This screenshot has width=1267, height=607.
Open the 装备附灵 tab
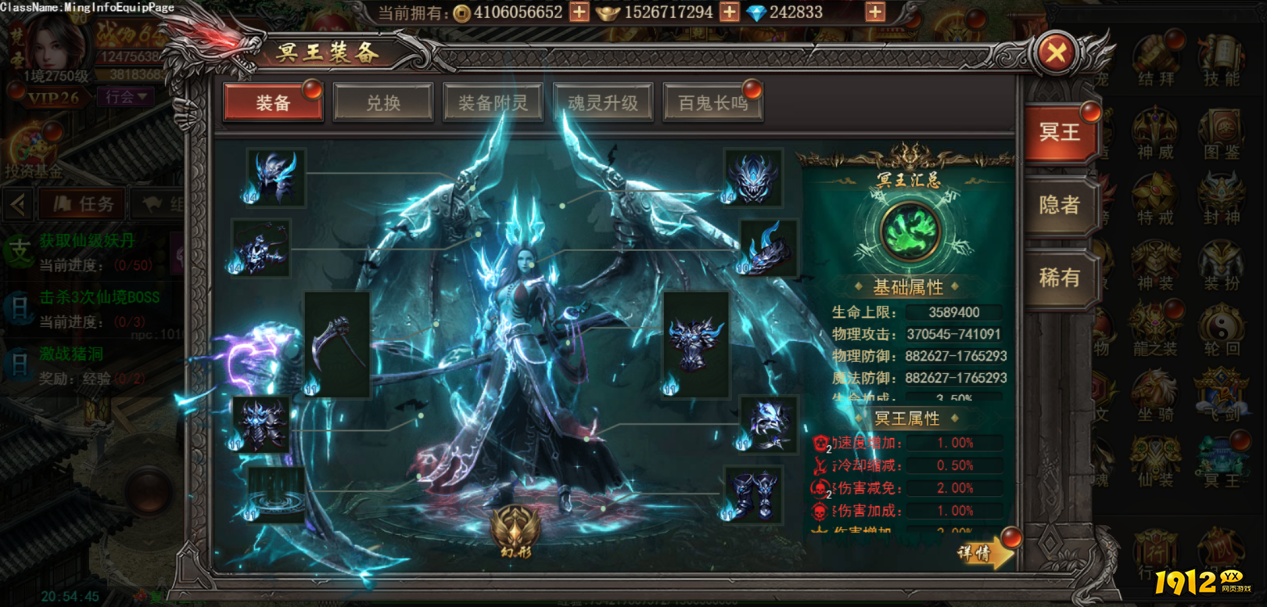(493, 102)
